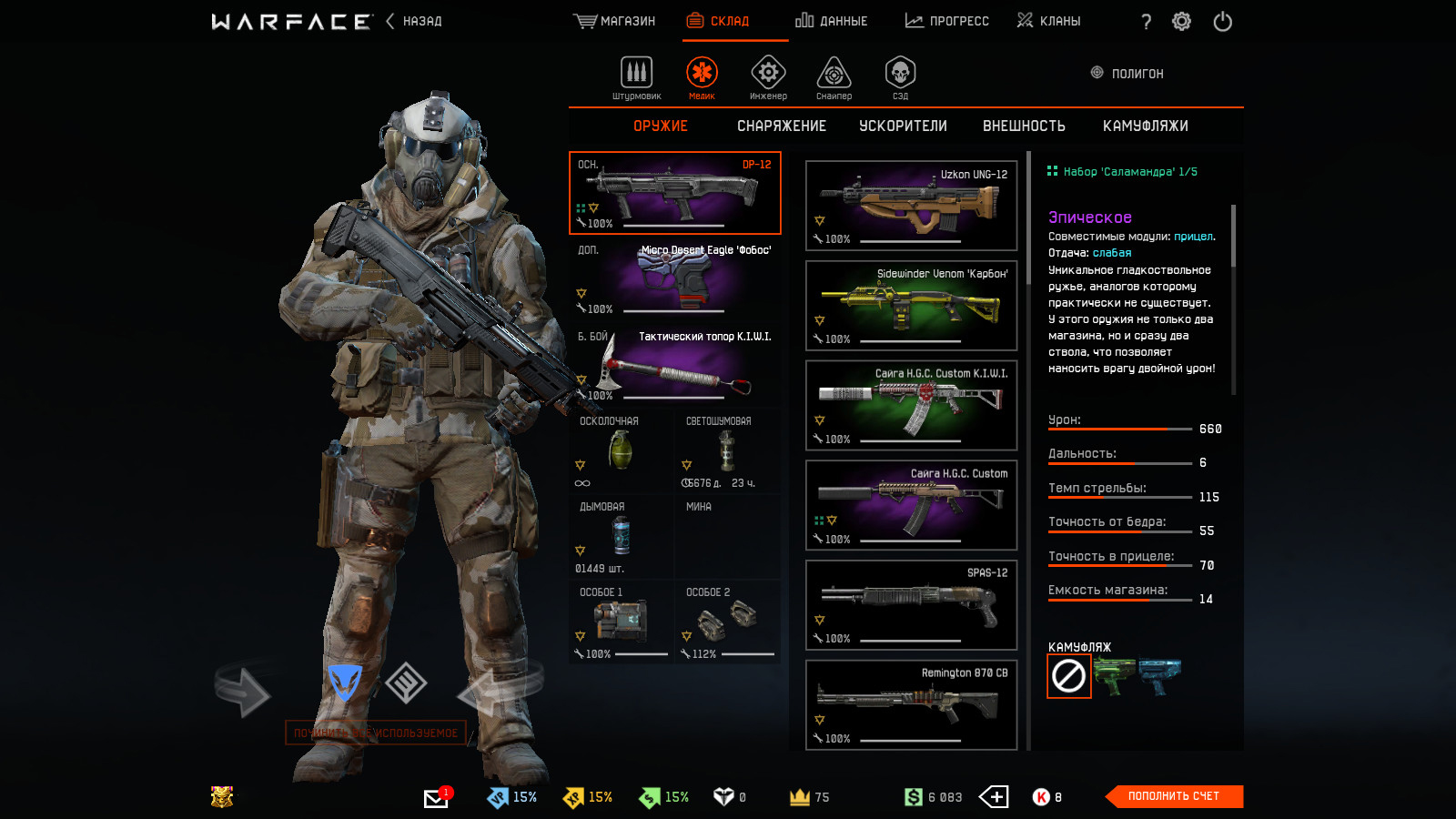Switch to the Снаряжение tab
The image size is (1456, 819).
(x=782, y=126)
